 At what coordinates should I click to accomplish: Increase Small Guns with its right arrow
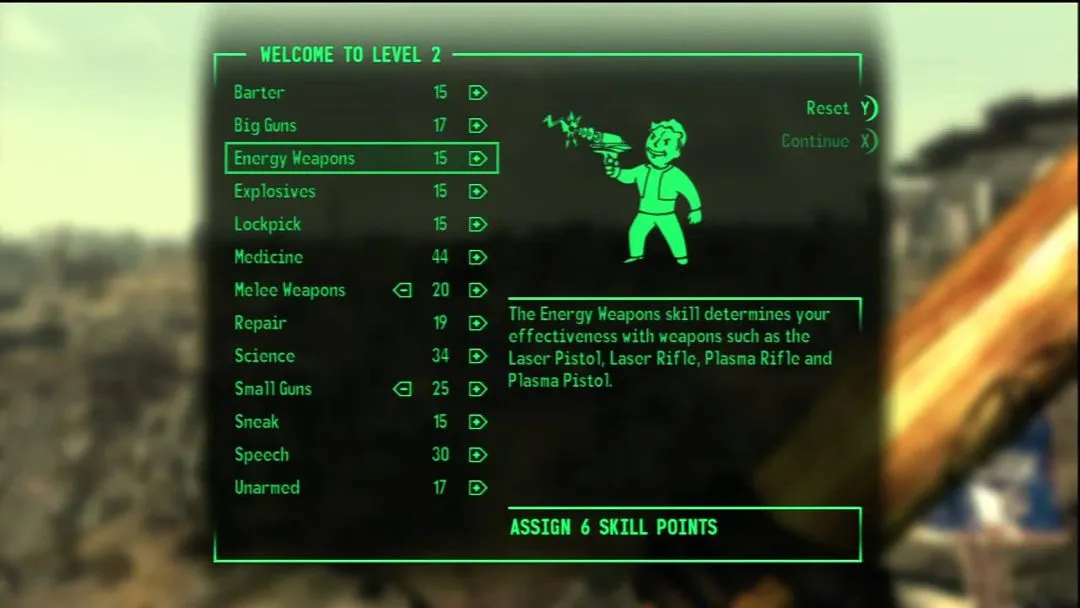[x=478, y=389]
